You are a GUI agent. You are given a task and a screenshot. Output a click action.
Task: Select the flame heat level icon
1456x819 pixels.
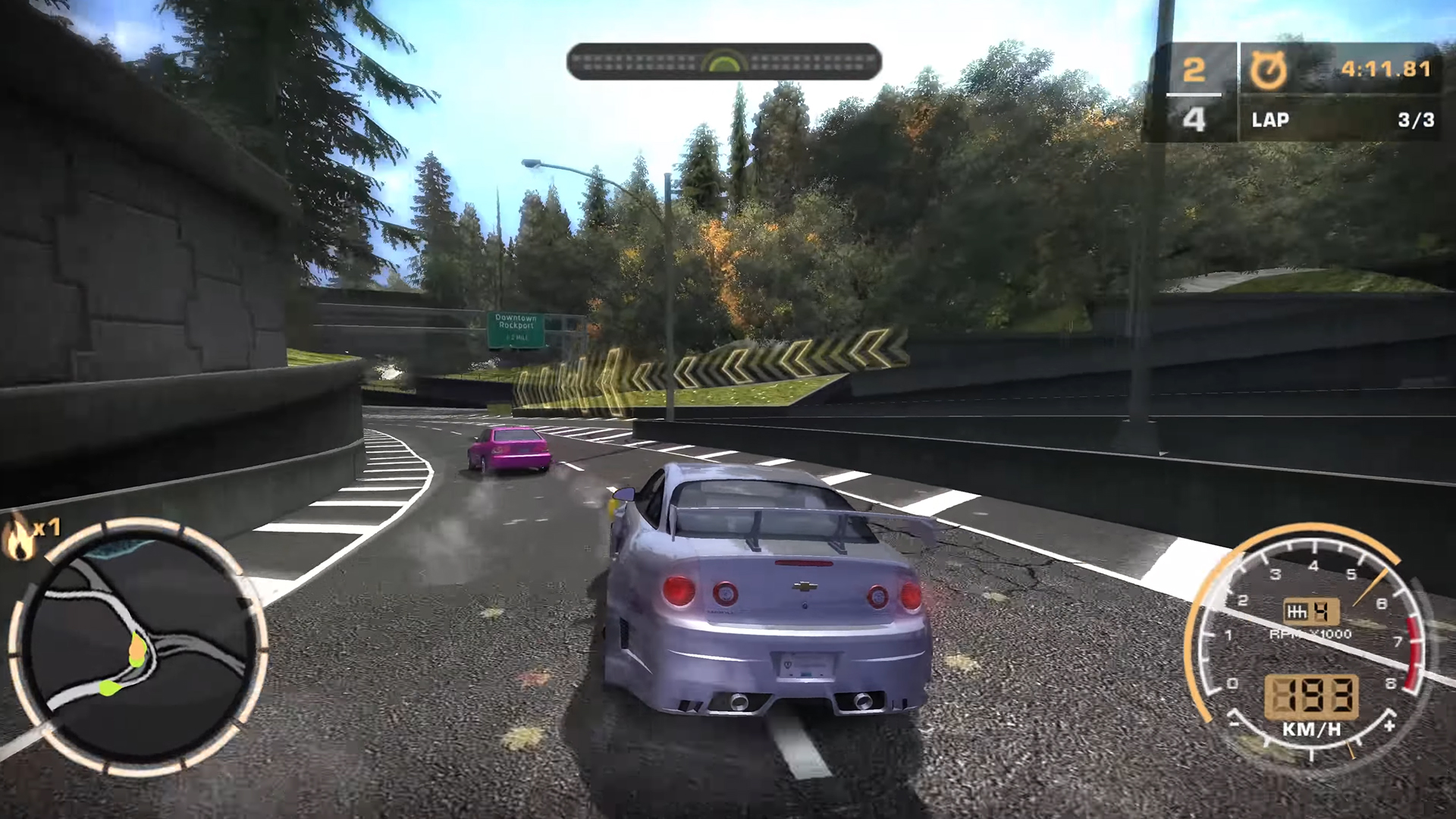tap(20, 538)
